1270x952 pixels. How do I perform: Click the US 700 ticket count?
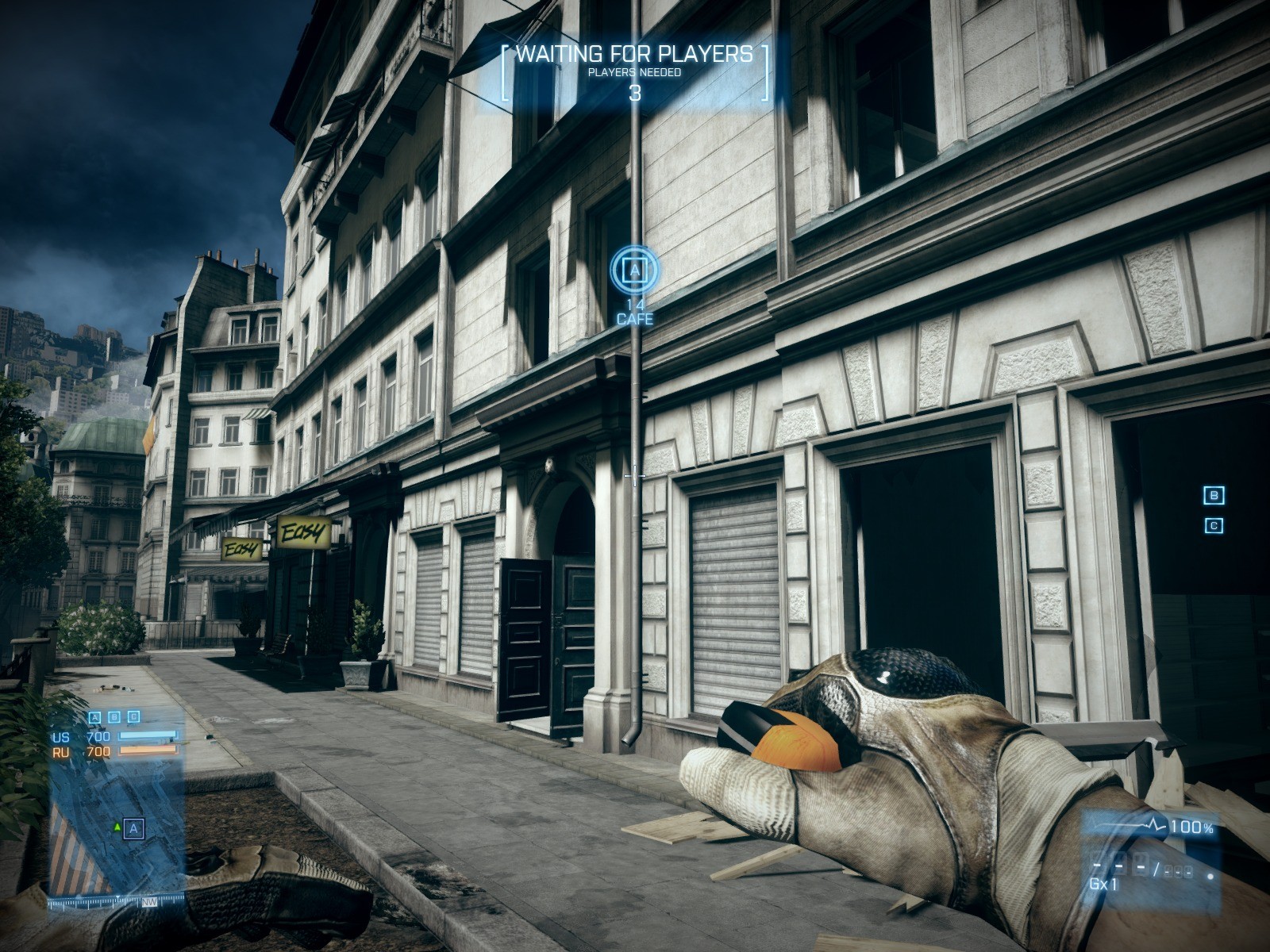[x=98, y=736]
